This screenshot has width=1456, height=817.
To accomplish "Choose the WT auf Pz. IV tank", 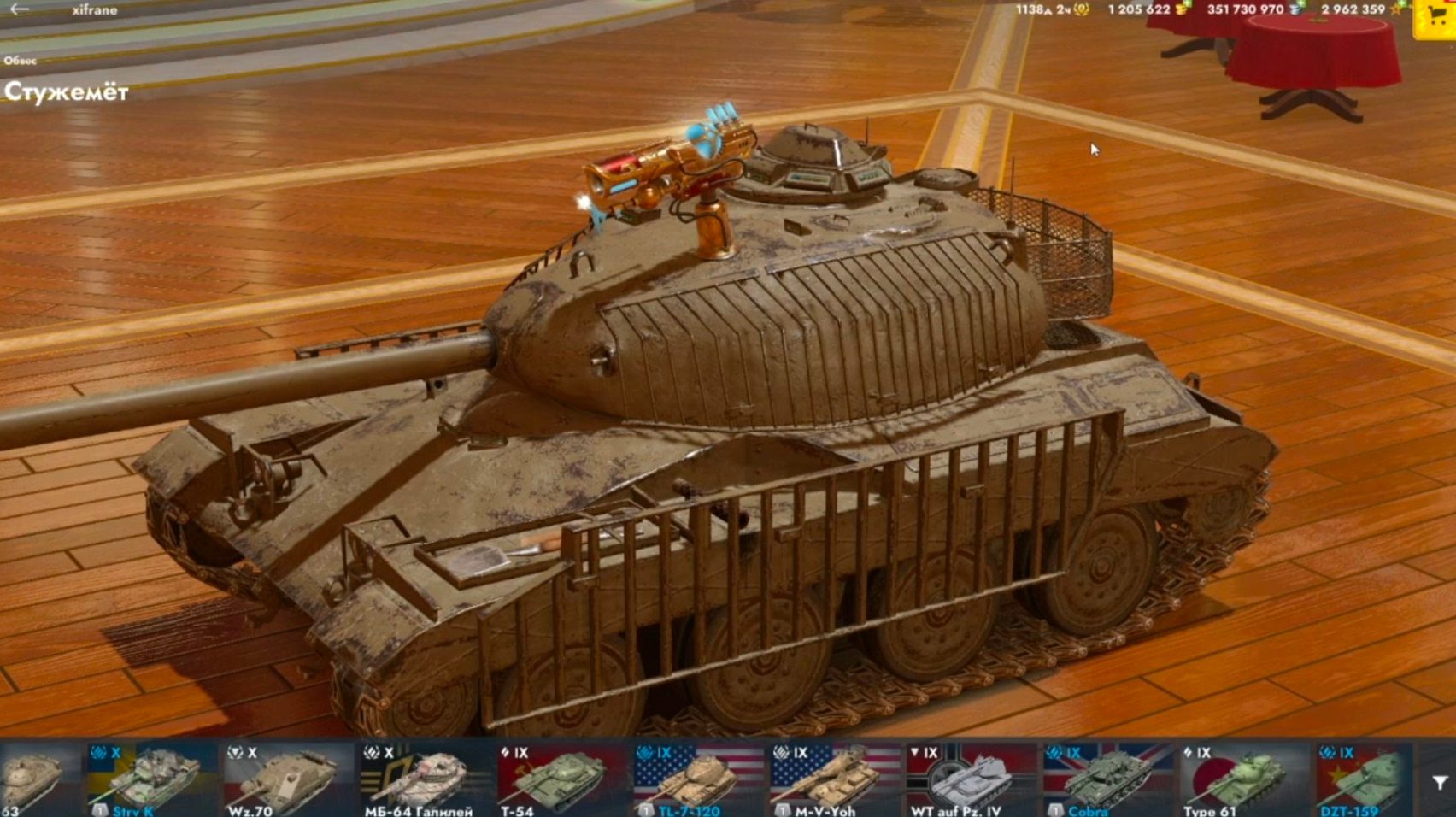I will pyautogui.click(x=971, y=779).
